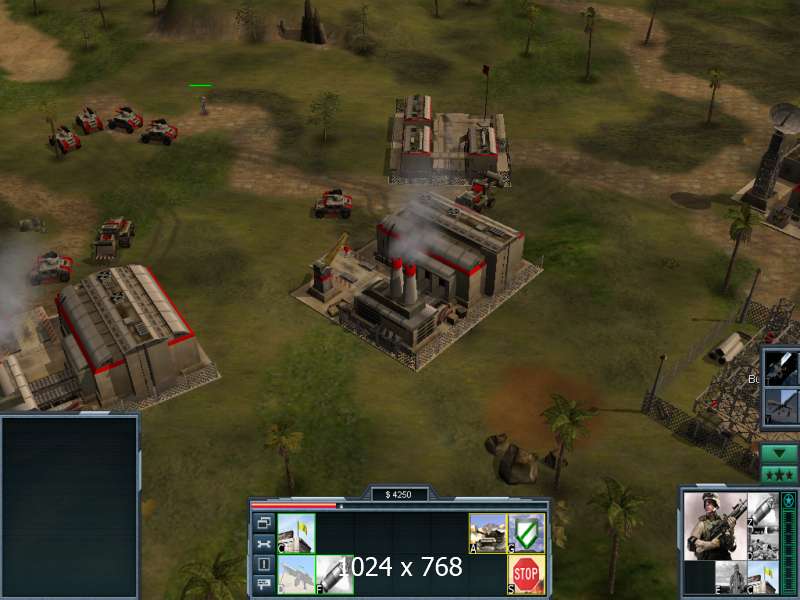The image size is (800, 600).
Task: Open the chat message button
Action: 264,585
